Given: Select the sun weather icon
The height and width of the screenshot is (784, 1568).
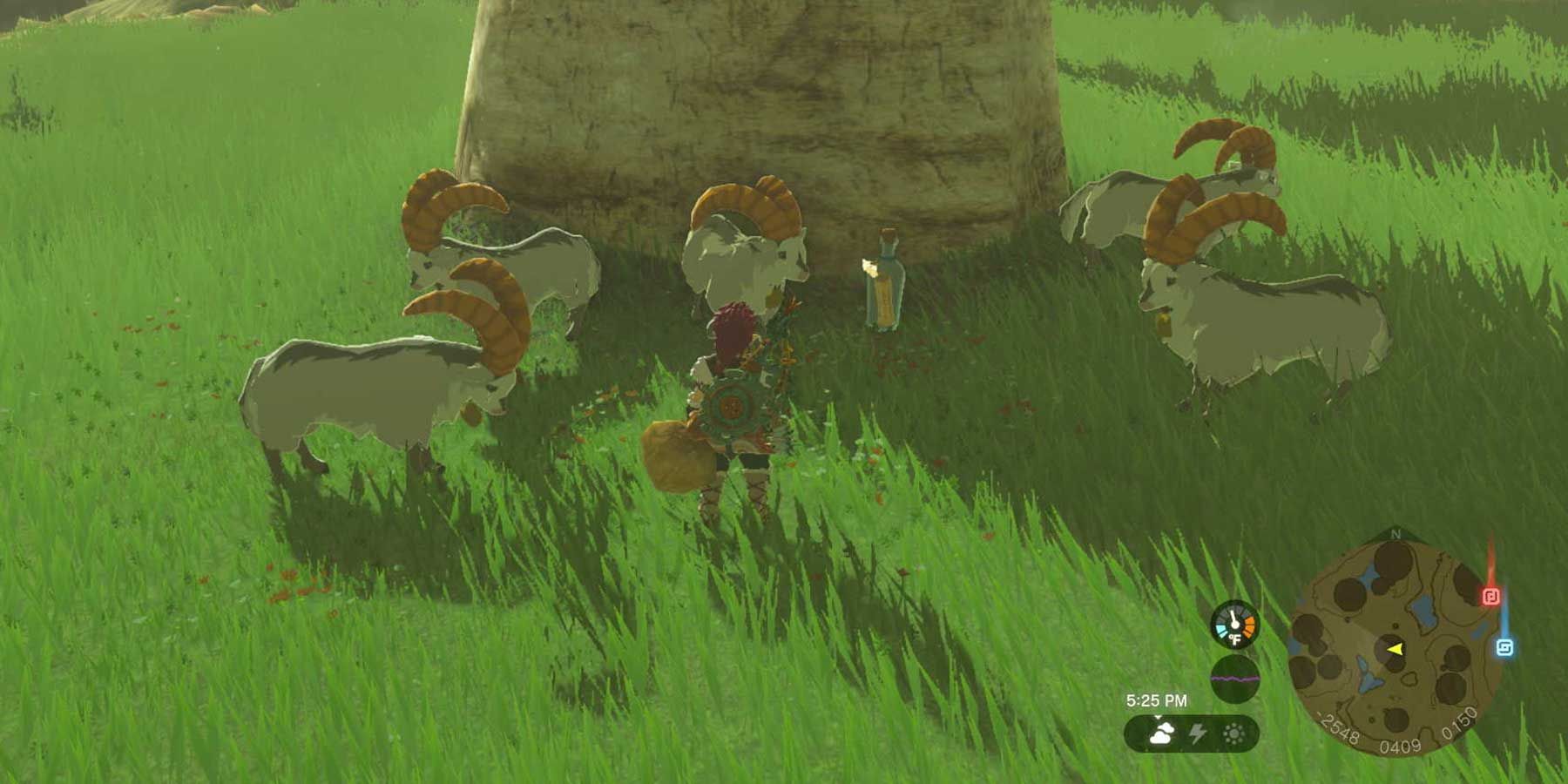Looking at the screenshot, I should [x=1233, y=733].
